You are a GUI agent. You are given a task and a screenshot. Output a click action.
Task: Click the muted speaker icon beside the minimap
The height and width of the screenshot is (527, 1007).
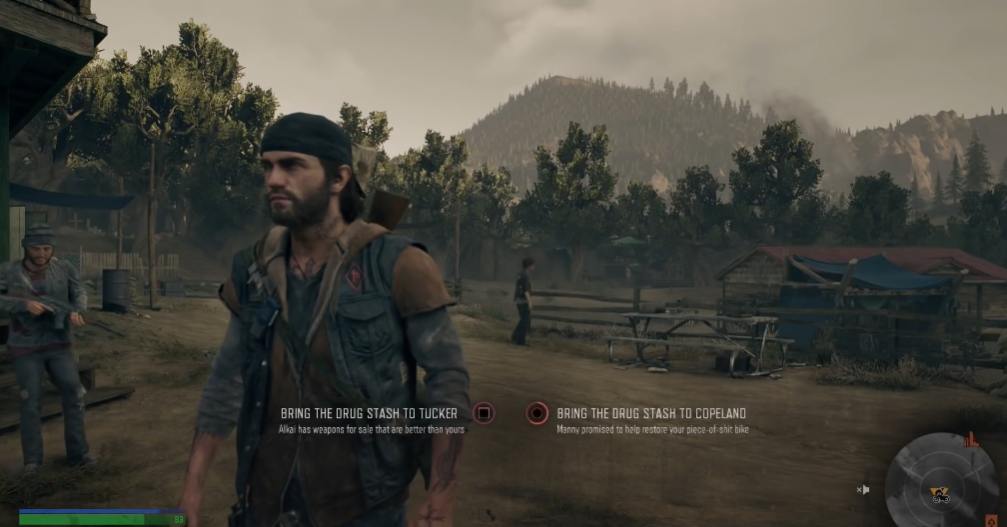[863, 489]
